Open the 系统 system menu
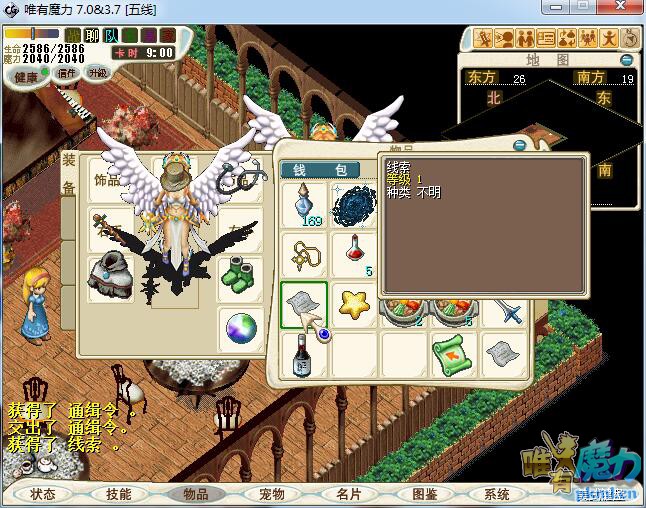This screenshot has height=508, width=646. tap(497, 494)
